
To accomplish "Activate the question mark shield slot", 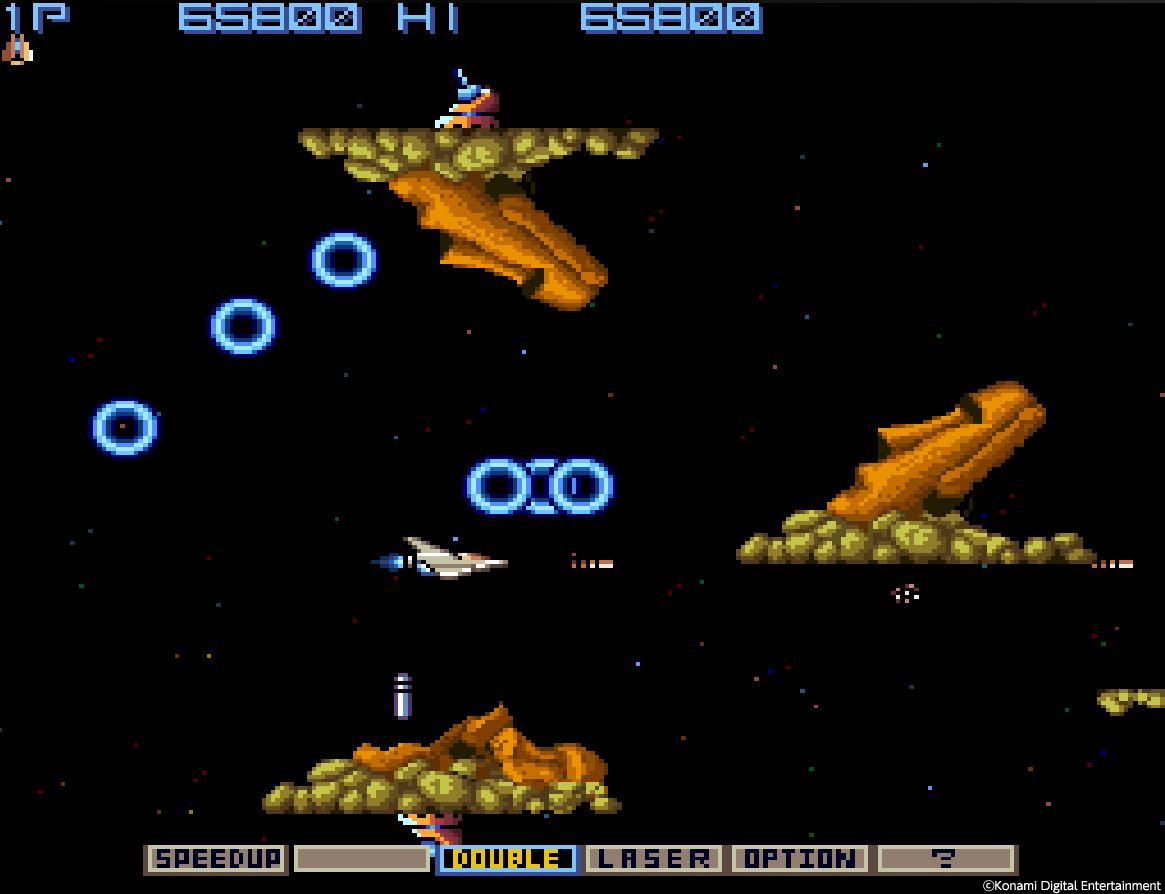I will (x=944, y=859).
